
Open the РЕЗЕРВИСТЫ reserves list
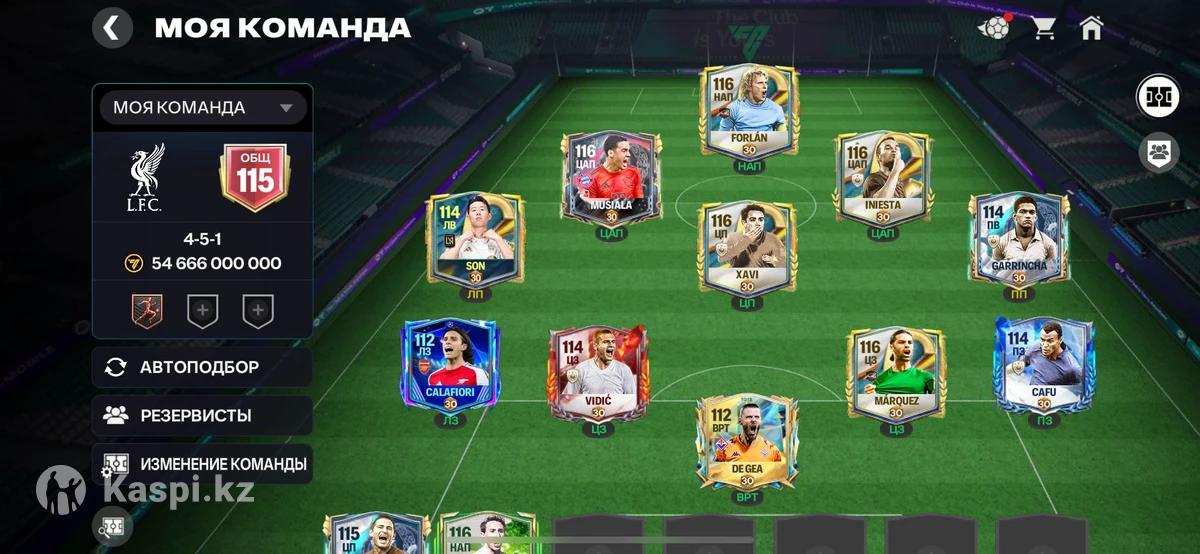click(x=202, y=415)
